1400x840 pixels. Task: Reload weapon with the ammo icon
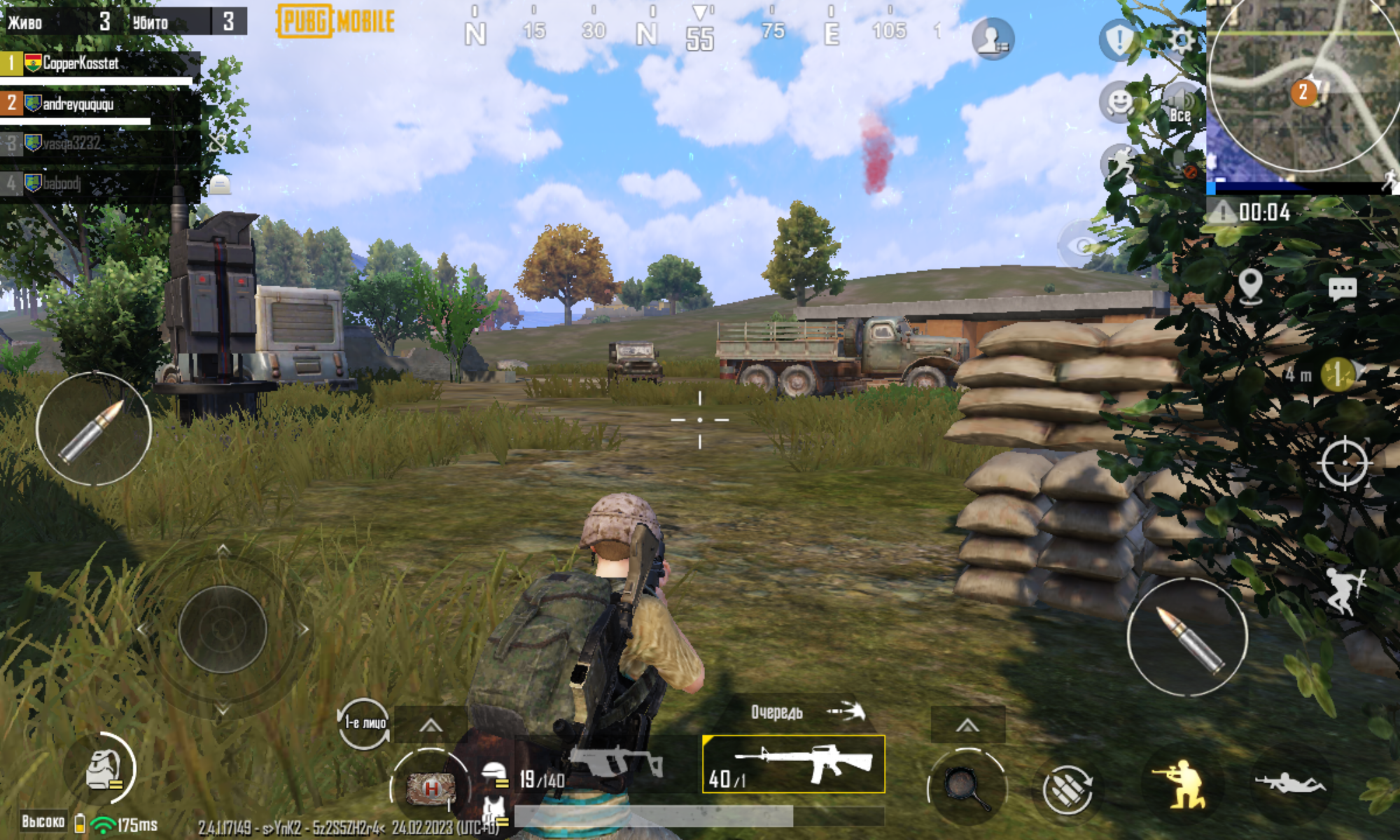[x=1067, y=788]
